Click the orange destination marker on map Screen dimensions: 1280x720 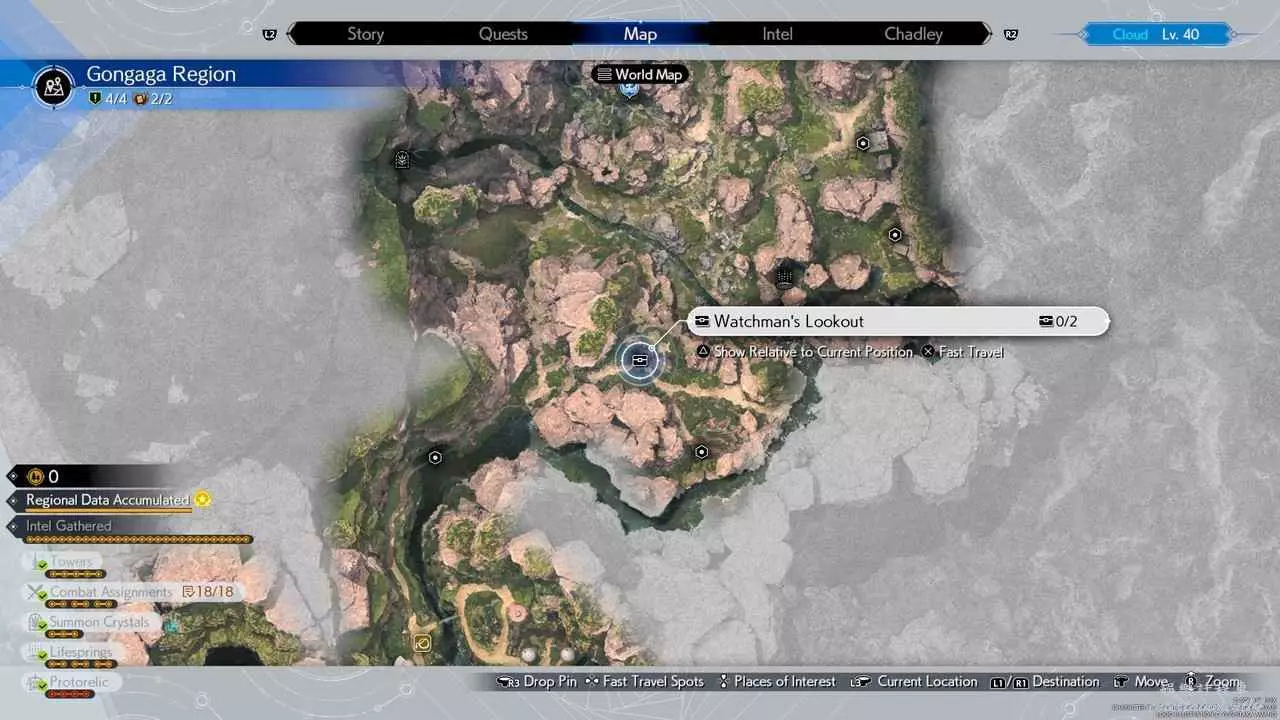(x=422, y=643)
